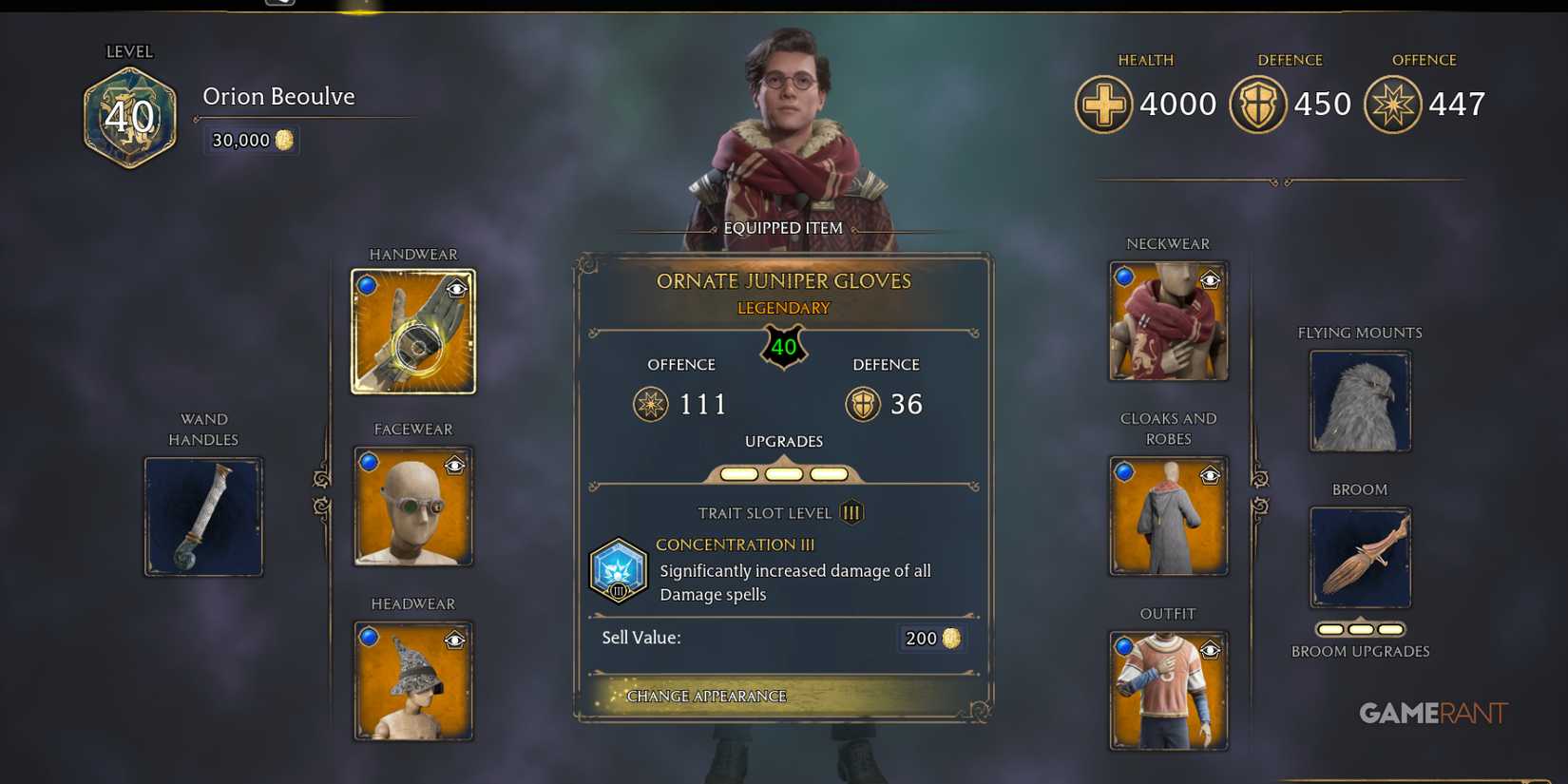Click the Defence shield icon
This screenshot has width=1568, height=784.
pos(1257,103)
